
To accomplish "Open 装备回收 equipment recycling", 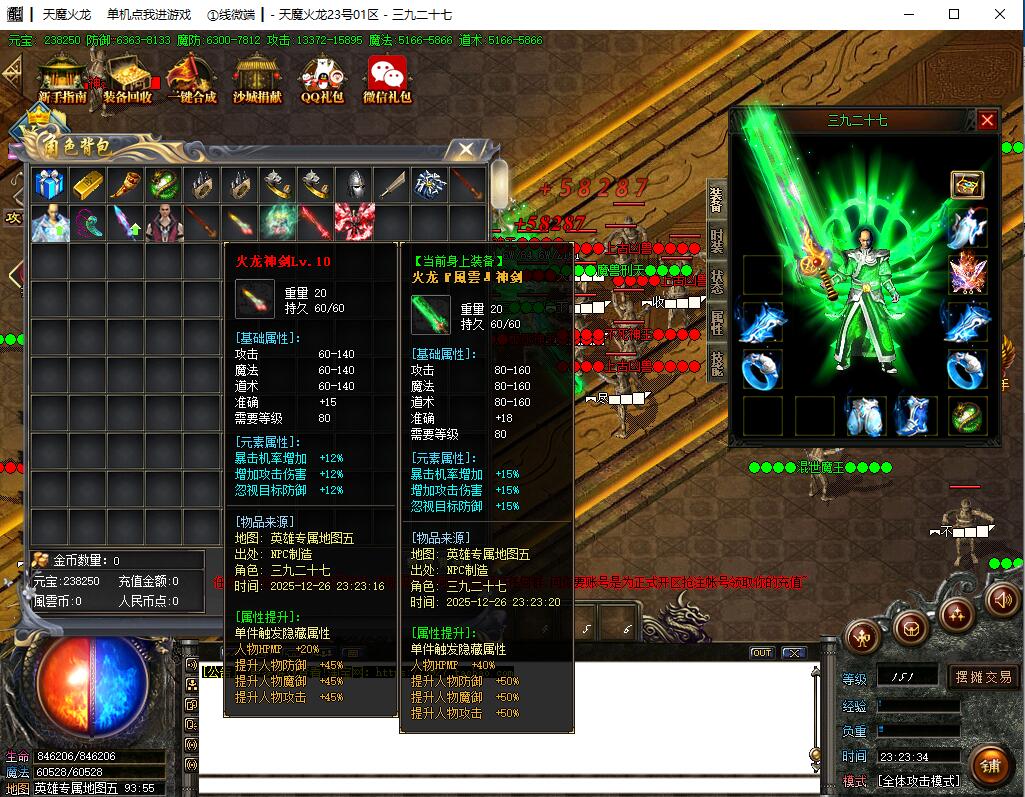I will [x=127, y=78].
